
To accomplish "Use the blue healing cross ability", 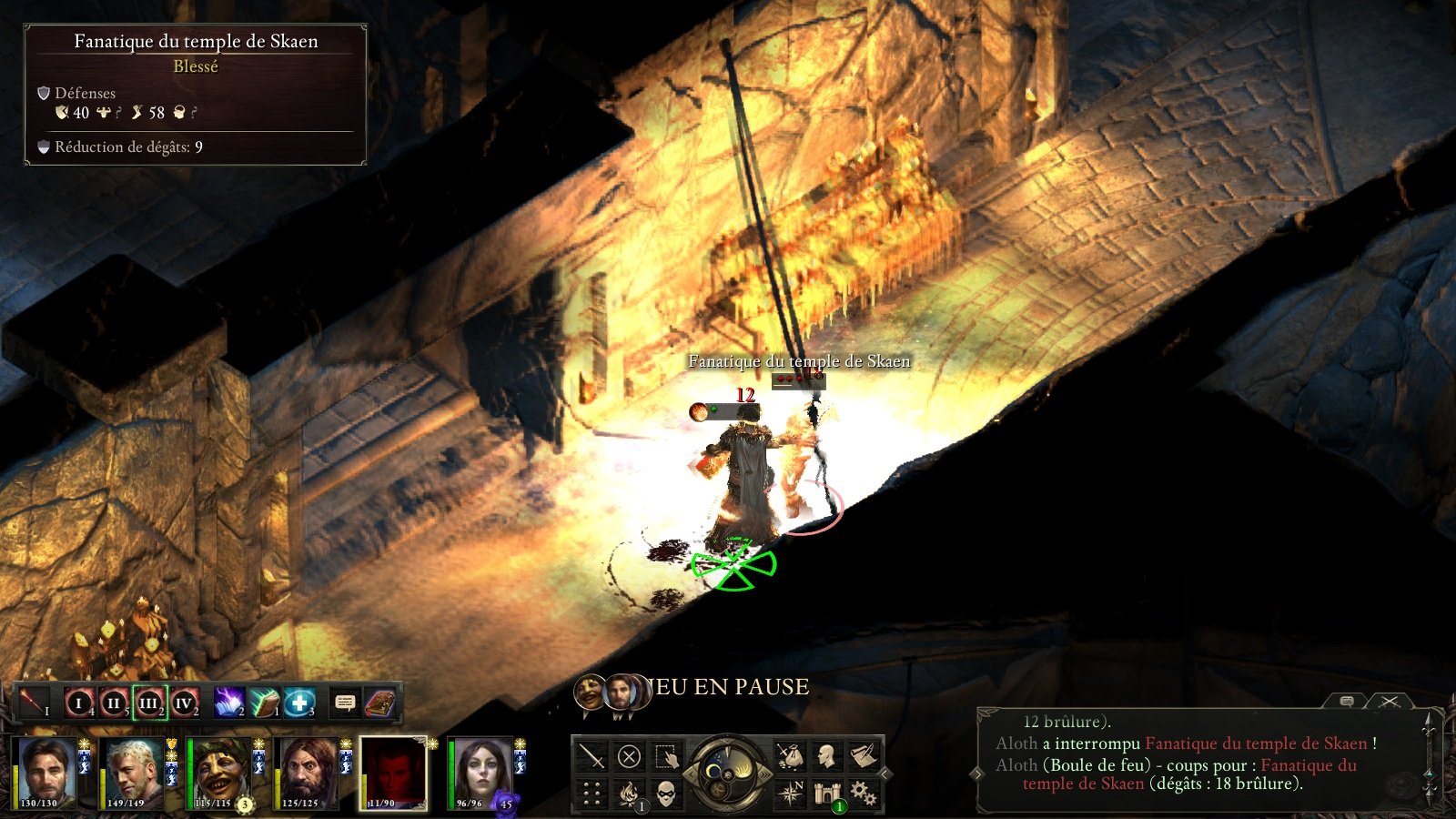I will (x=298, y=703).
